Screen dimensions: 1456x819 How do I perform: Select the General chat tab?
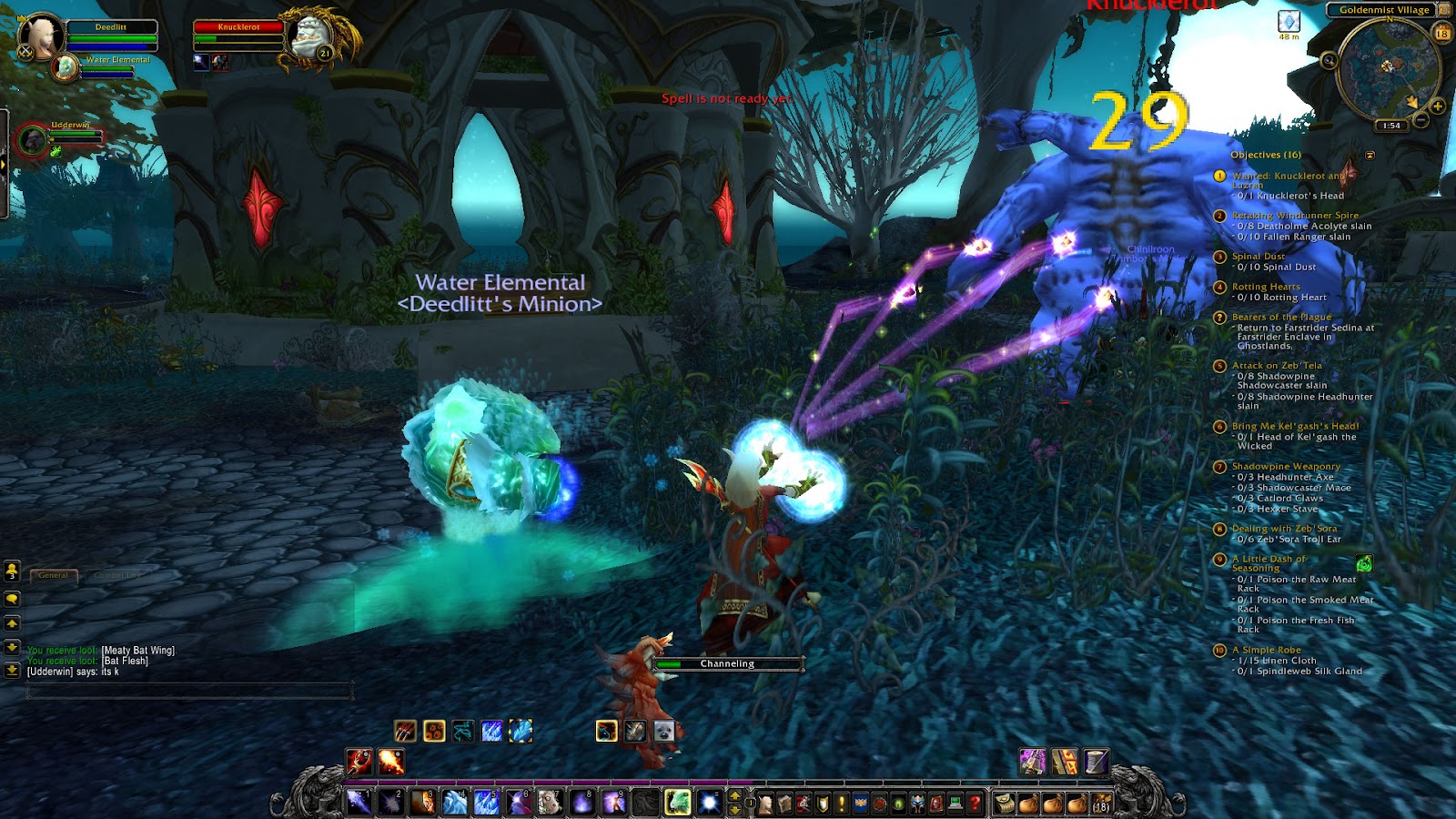pos(55,575)
